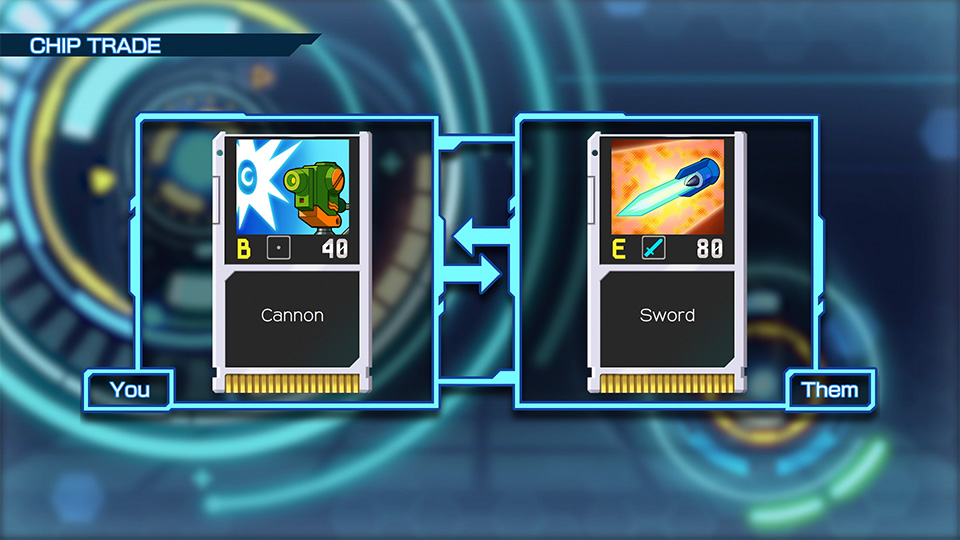Select your Cannon chip card
The image size is (960, 540).
coord(292,262)
